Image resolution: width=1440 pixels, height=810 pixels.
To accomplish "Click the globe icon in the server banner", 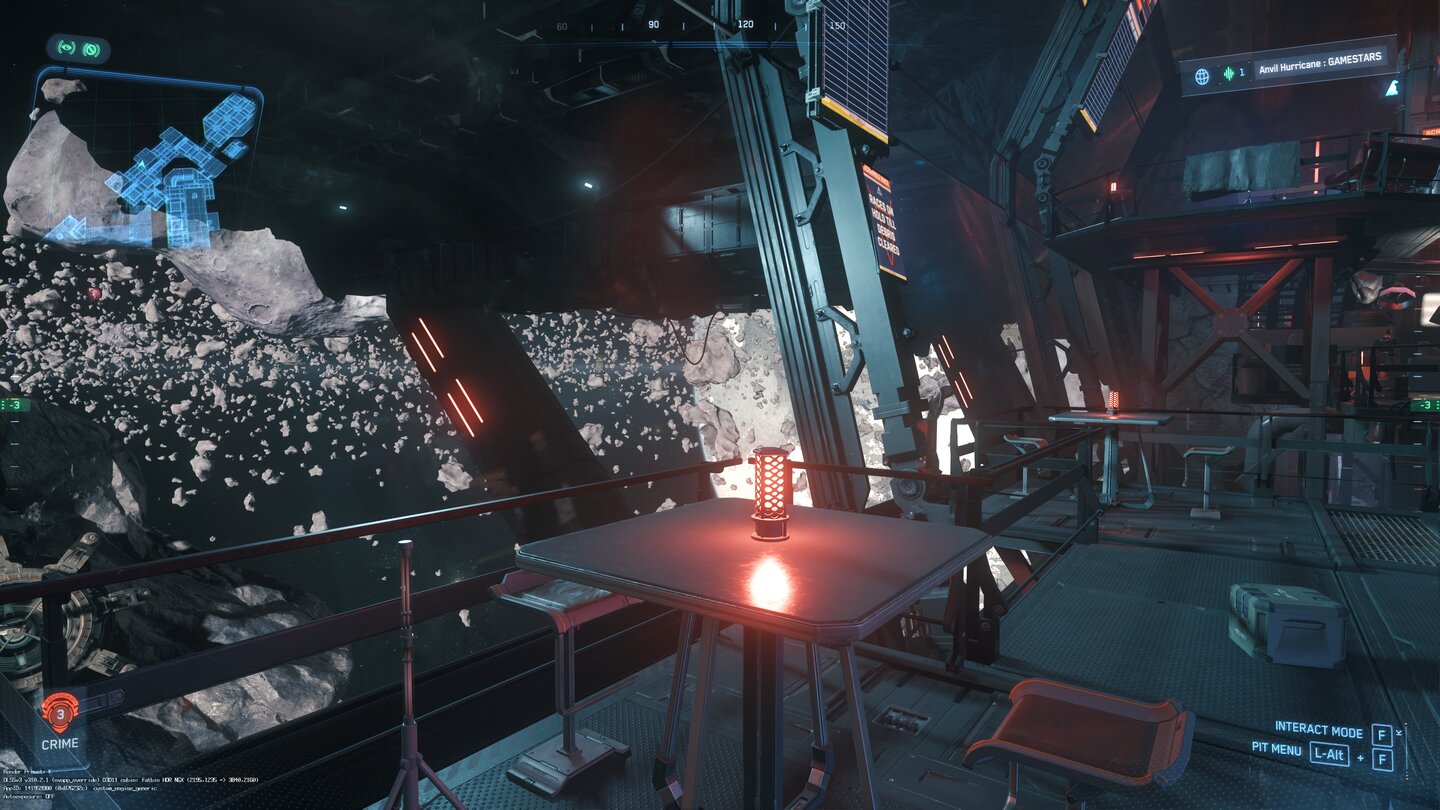I will (1203, 75).
